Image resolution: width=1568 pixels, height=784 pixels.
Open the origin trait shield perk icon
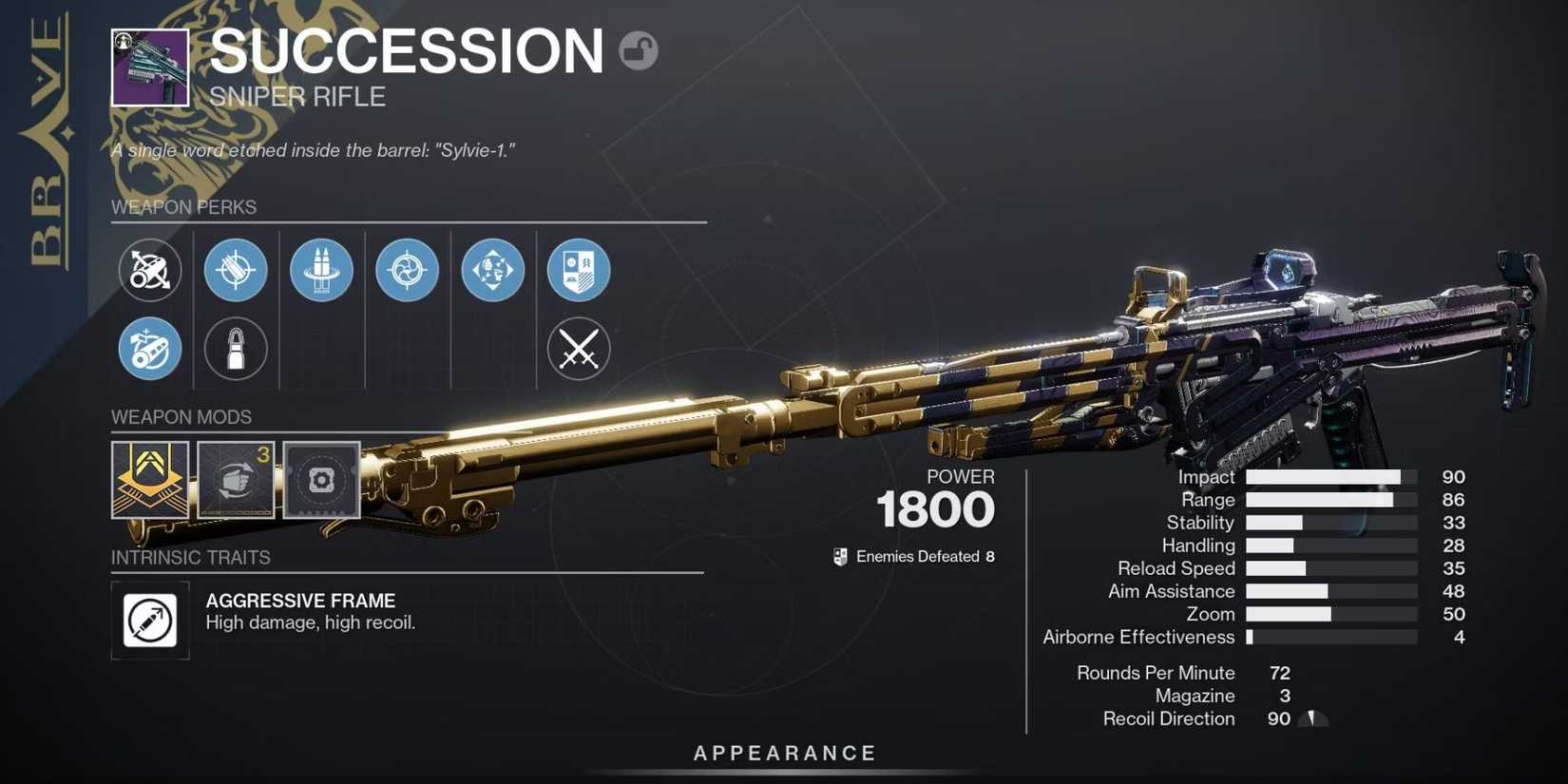pyautogui.click(x=578, y=270)
